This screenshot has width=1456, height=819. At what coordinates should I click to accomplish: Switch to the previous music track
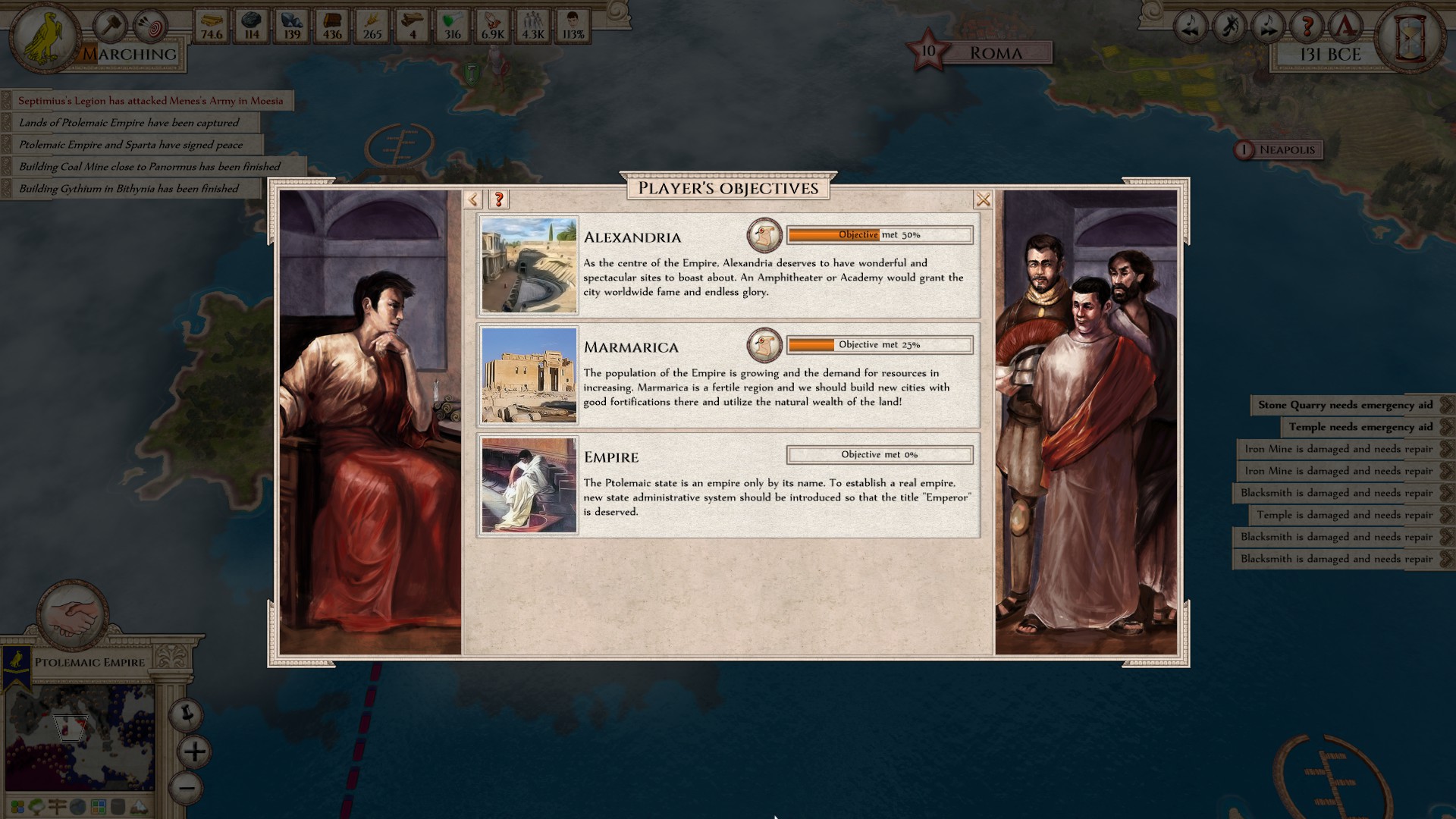coord(1191,27)
